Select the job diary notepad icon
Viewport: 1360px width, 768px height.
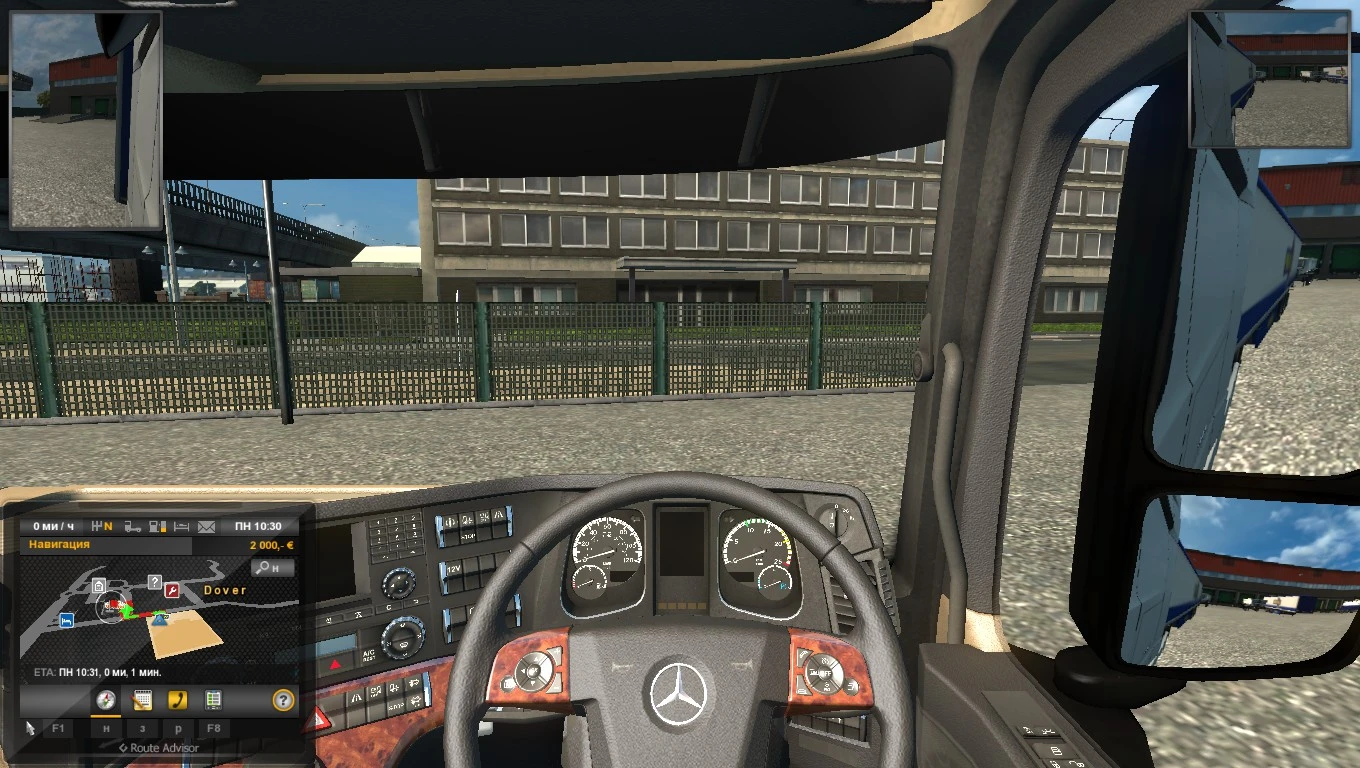[x=143, y=700]
